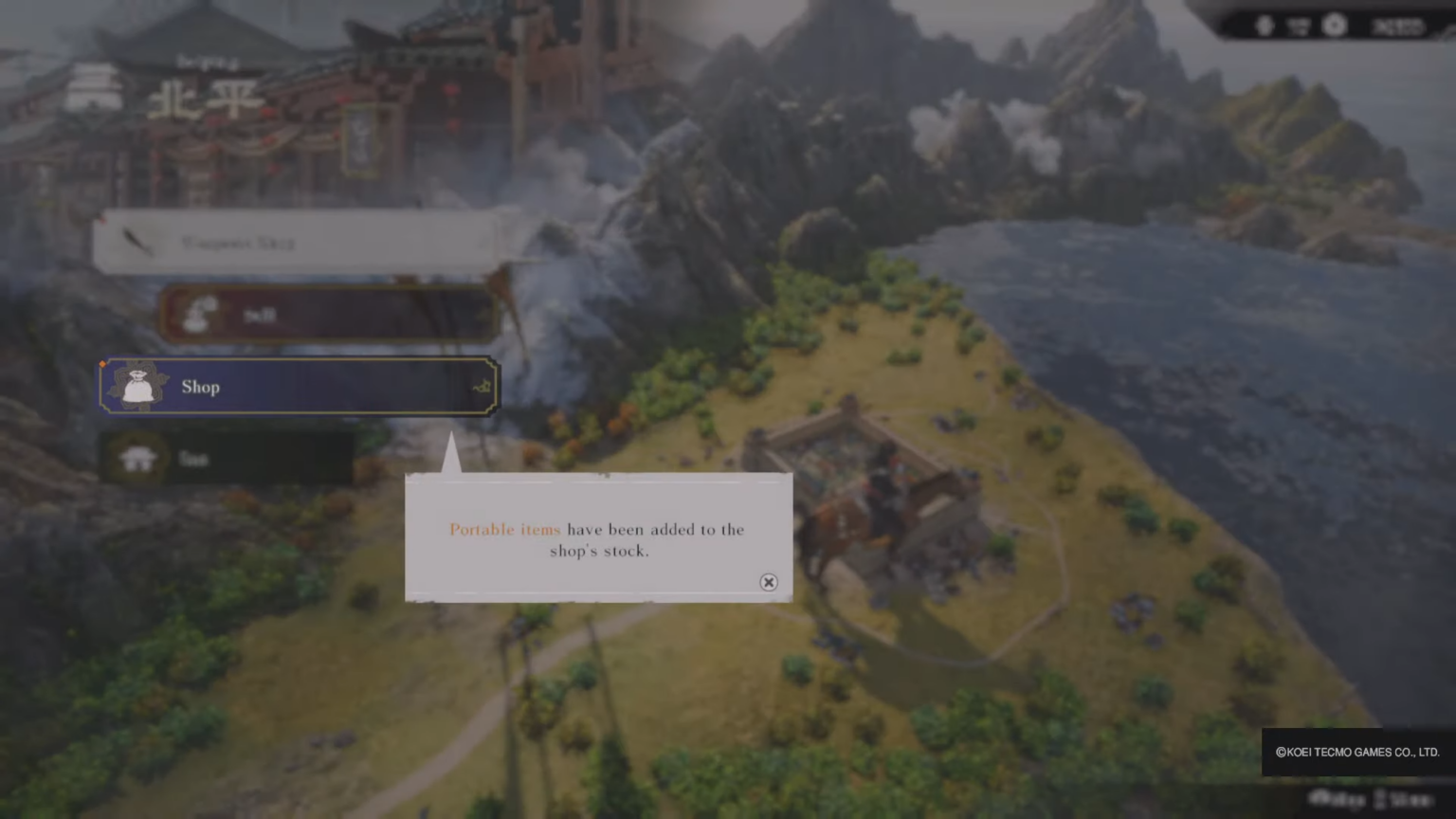1456x819 pixels.
Task: Open the Inn menu entry
Action: coord(227,457)
